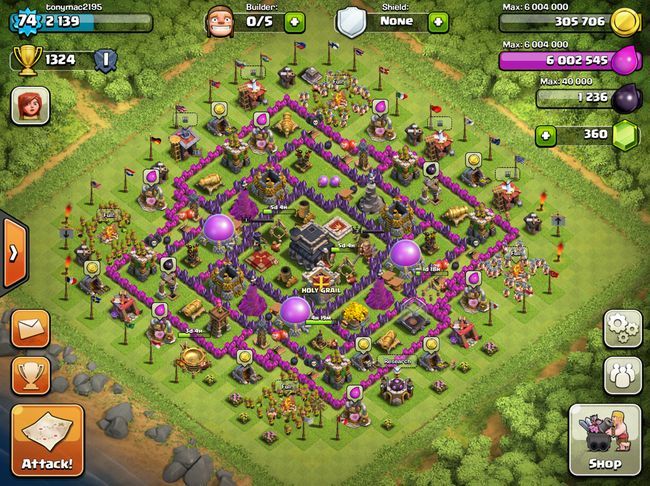
Task: Open the Shop
Action: 605,440
